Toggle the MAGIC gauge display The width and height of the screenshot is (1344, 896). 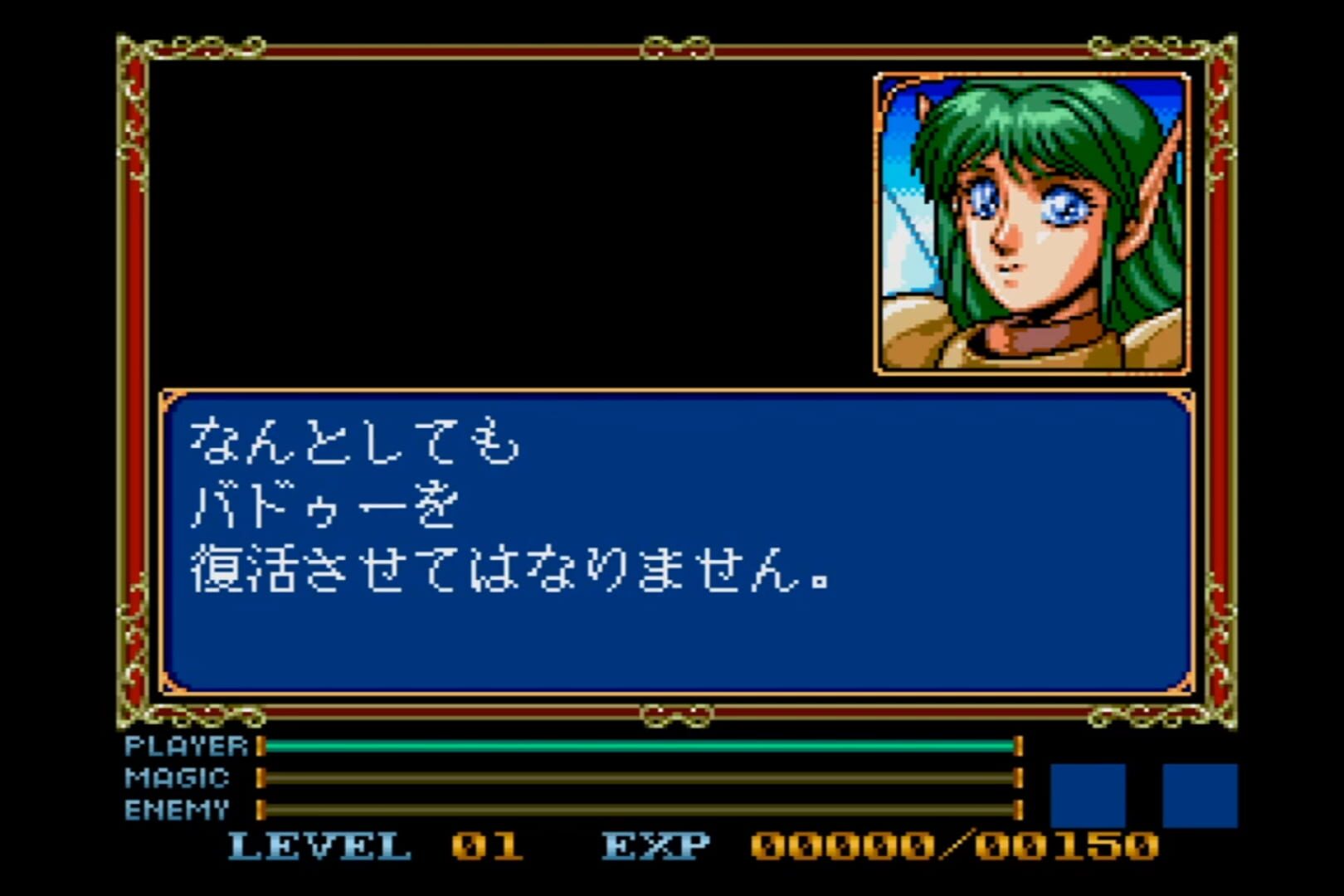tap(639, 778)
